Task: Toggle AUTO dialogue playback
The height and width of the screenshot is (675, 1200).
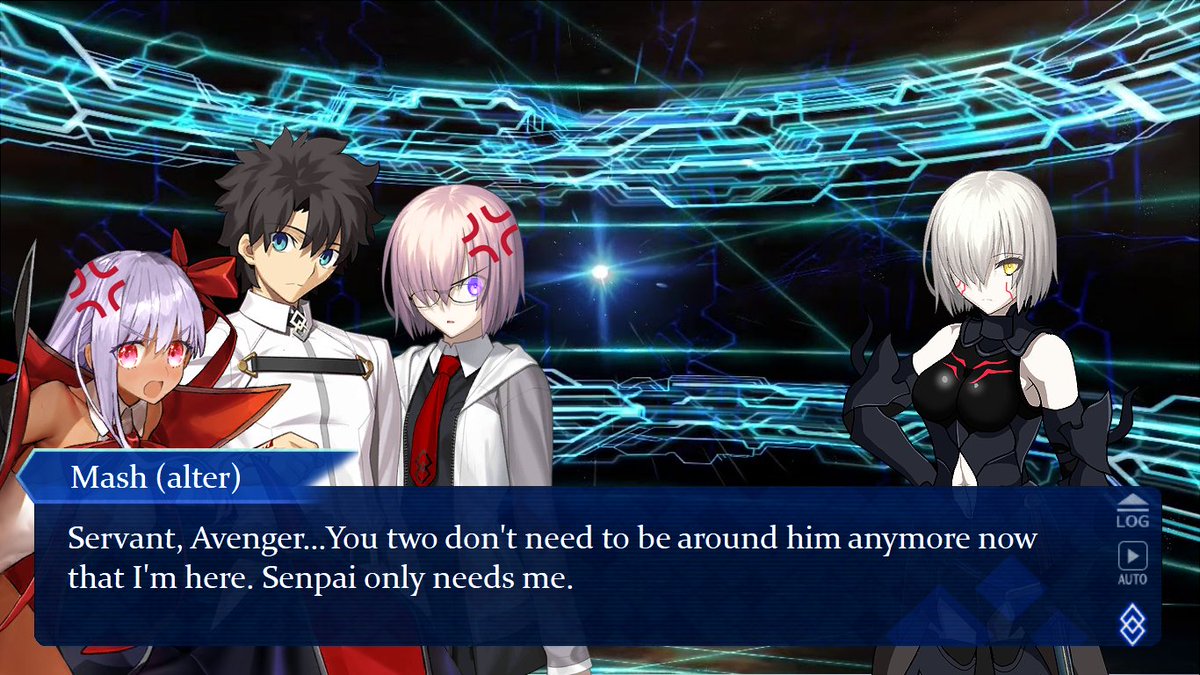Action: coord(1132,563)
